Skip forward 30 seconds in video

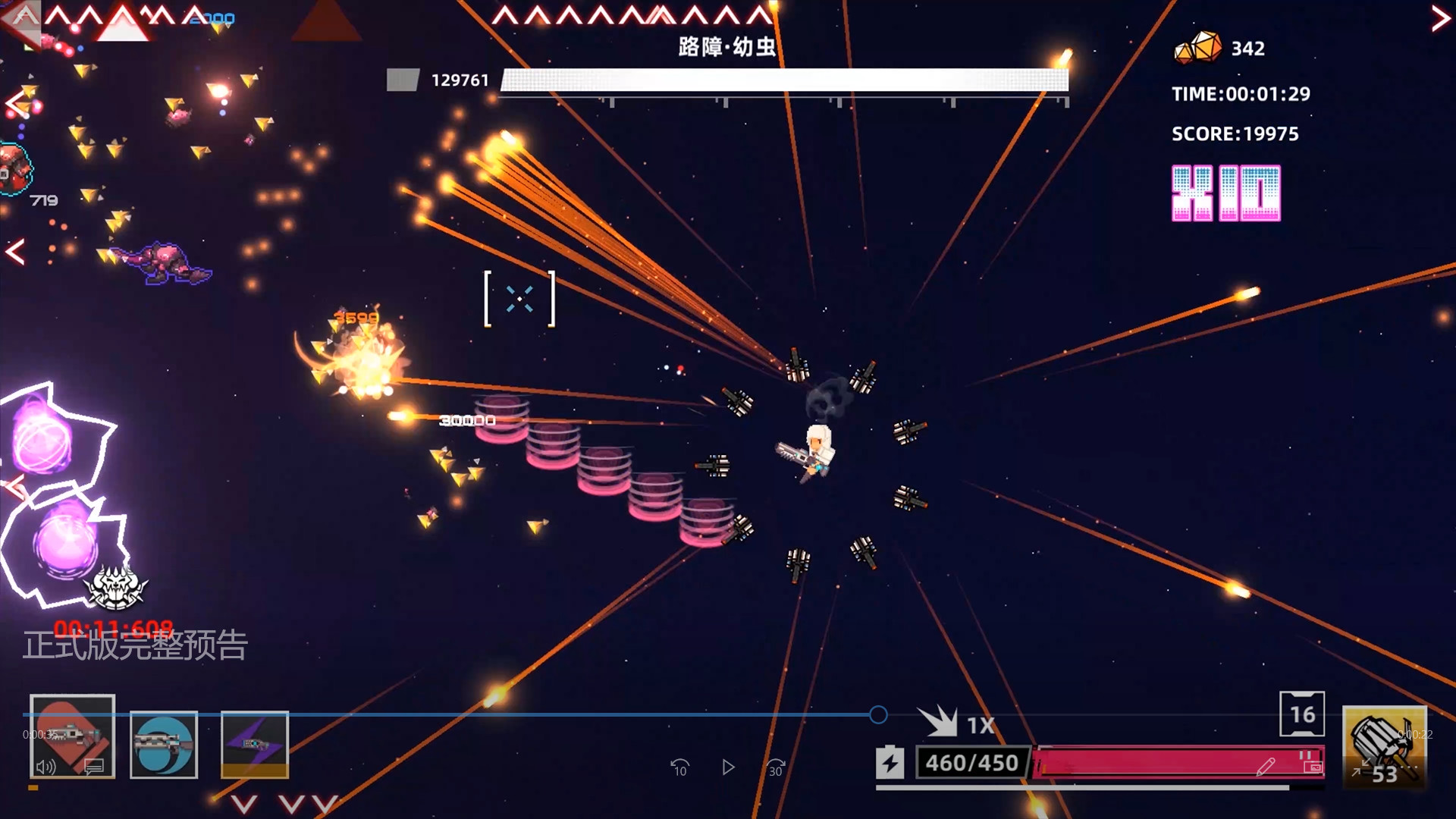[776, 767]
